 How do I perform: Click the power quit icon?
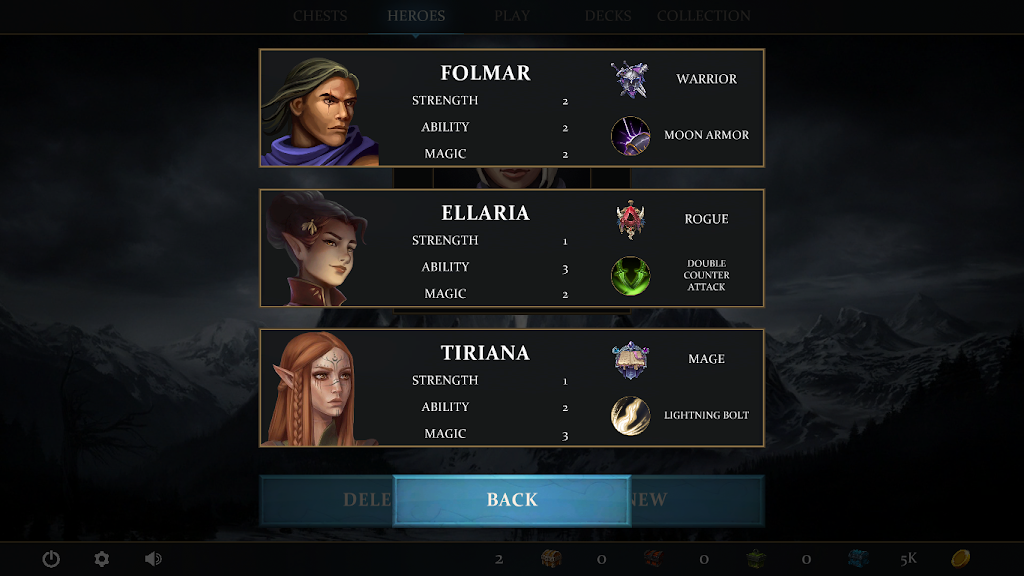click(51, 559)
